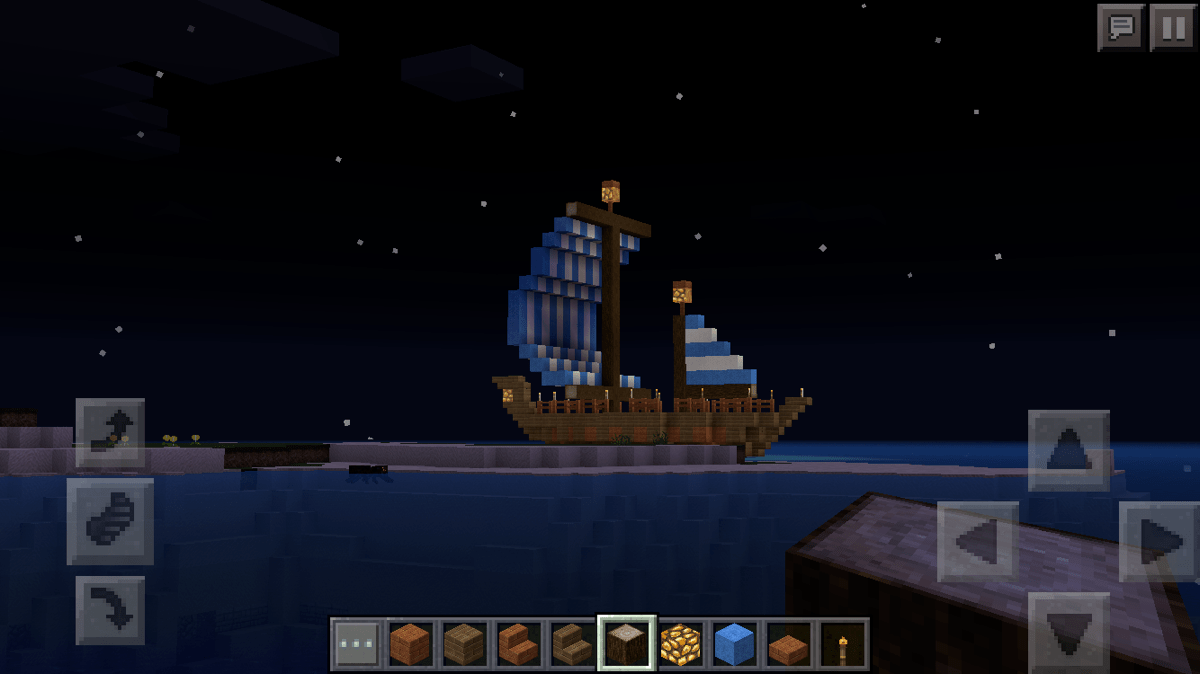Viewport: 1200px width, 674px height.
Task: Open the full inventory with three-dots button
Action: pos(357,644)
